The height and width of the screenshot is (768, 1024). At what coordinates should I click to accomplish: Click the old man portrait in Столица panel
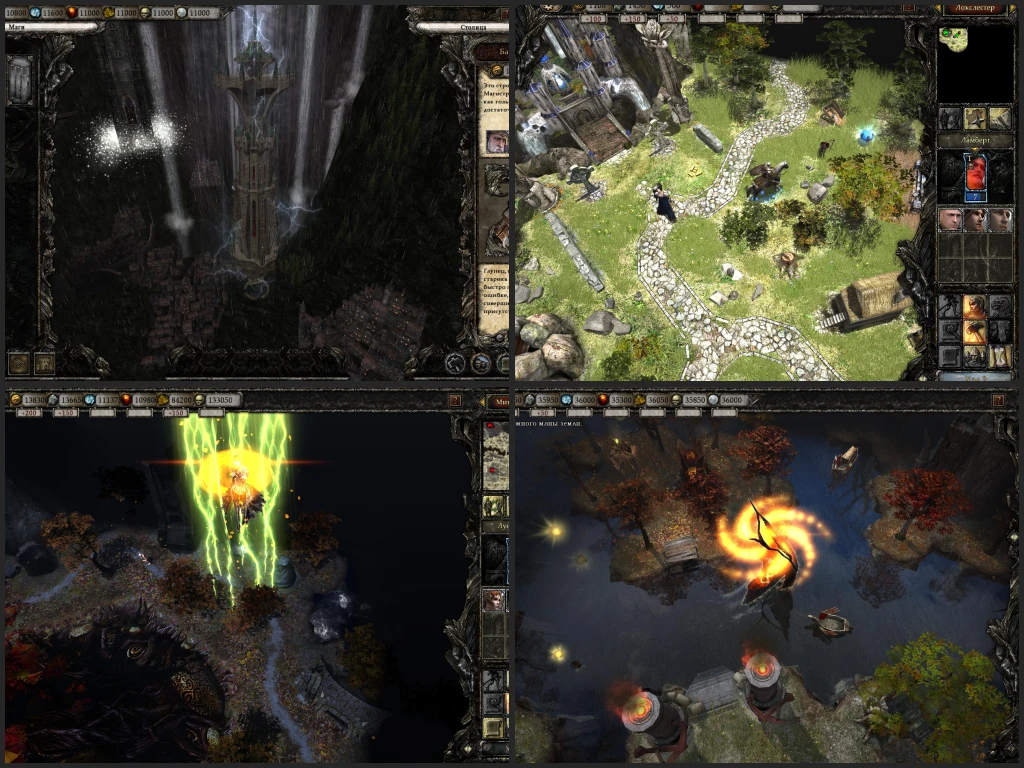[495, 142]
